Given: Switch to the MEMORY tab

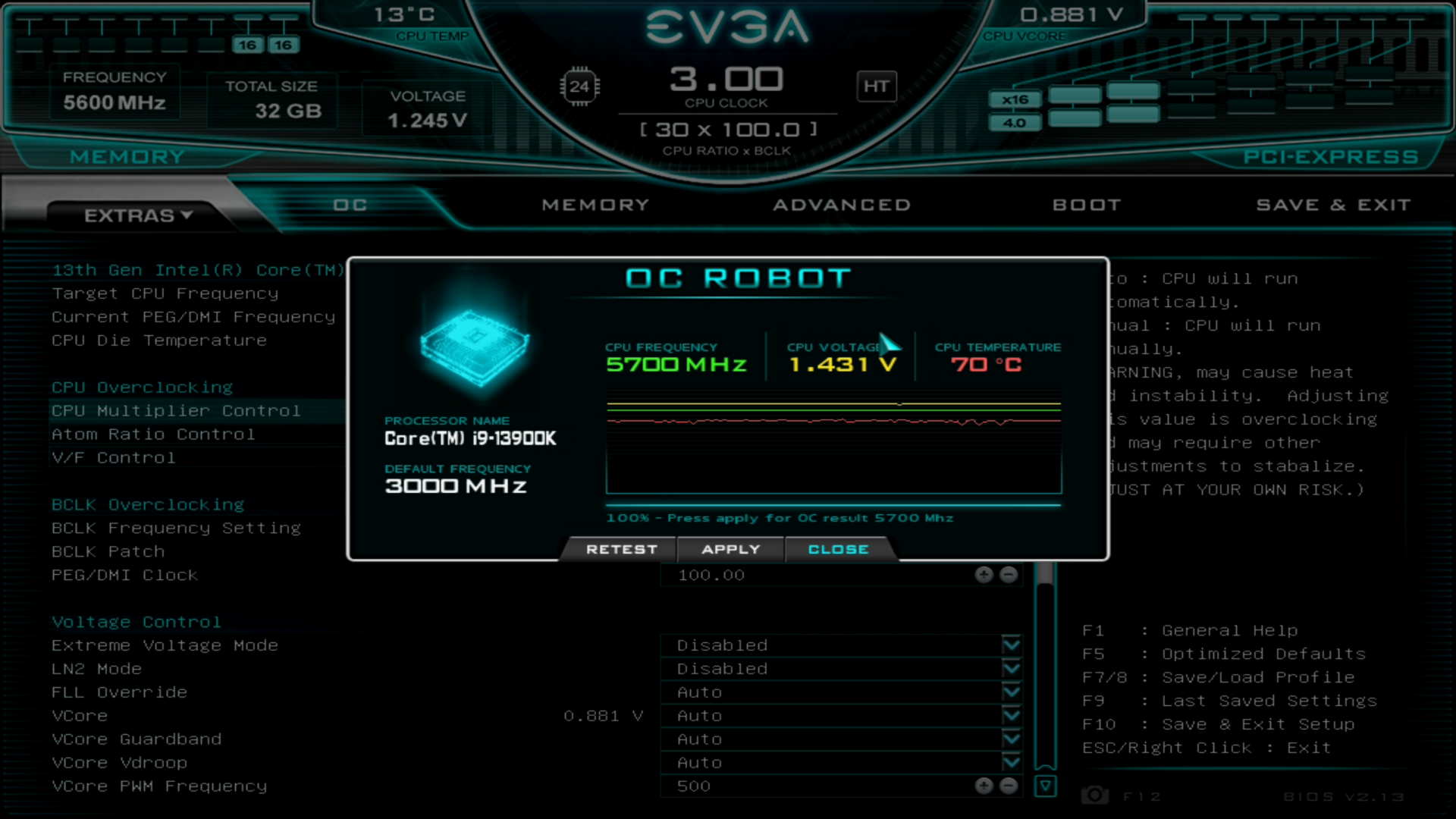Looking at the screenshot, I should [x=596, y=204].
